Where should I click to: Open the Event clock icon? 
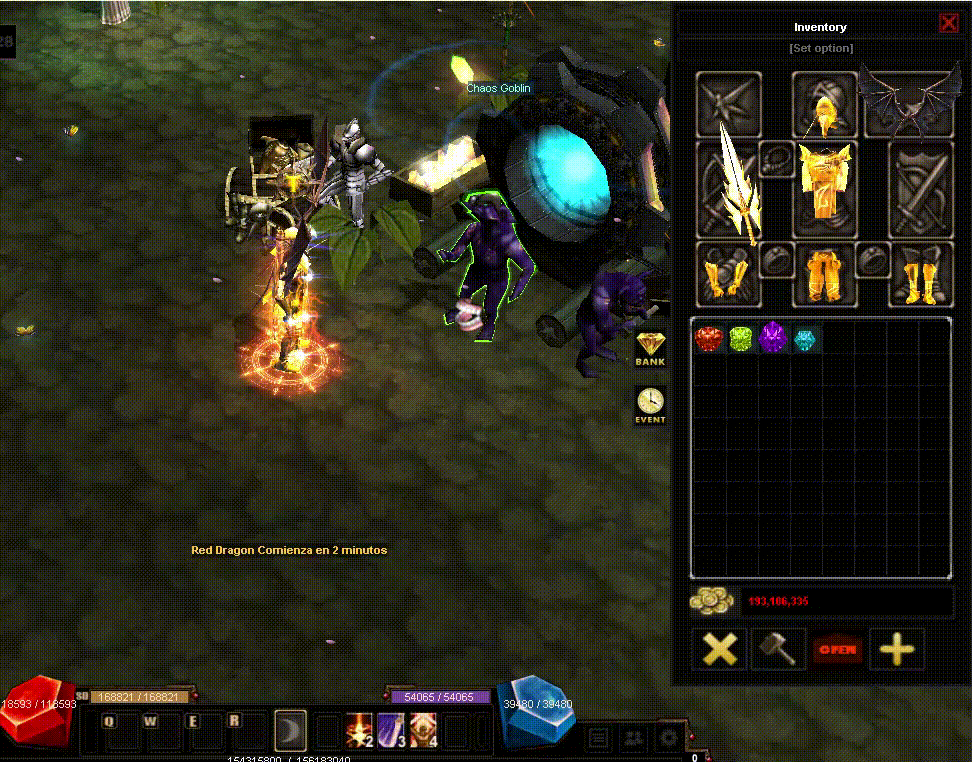coord(650,404)
